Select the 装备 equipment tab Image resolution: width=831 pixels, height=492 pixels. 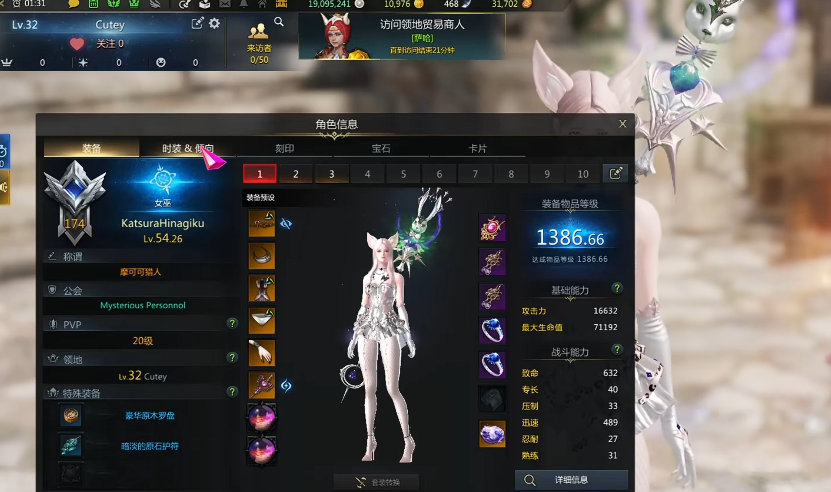[x=91, y=149]
